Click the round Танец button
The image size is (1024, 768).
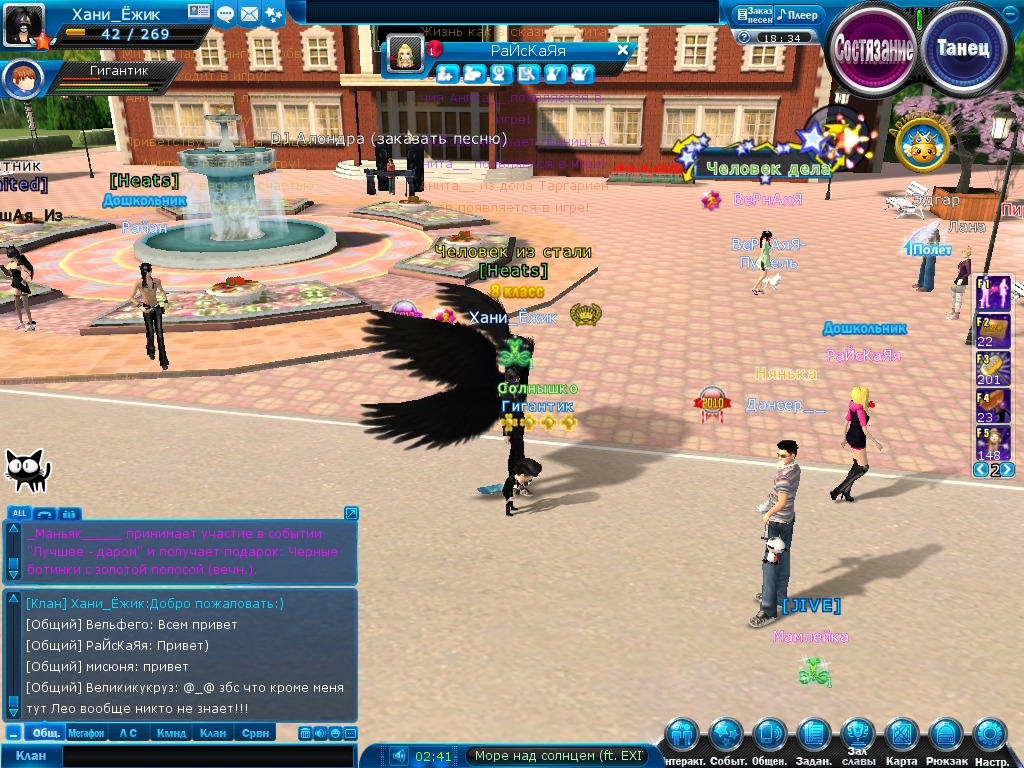point(963,48)
